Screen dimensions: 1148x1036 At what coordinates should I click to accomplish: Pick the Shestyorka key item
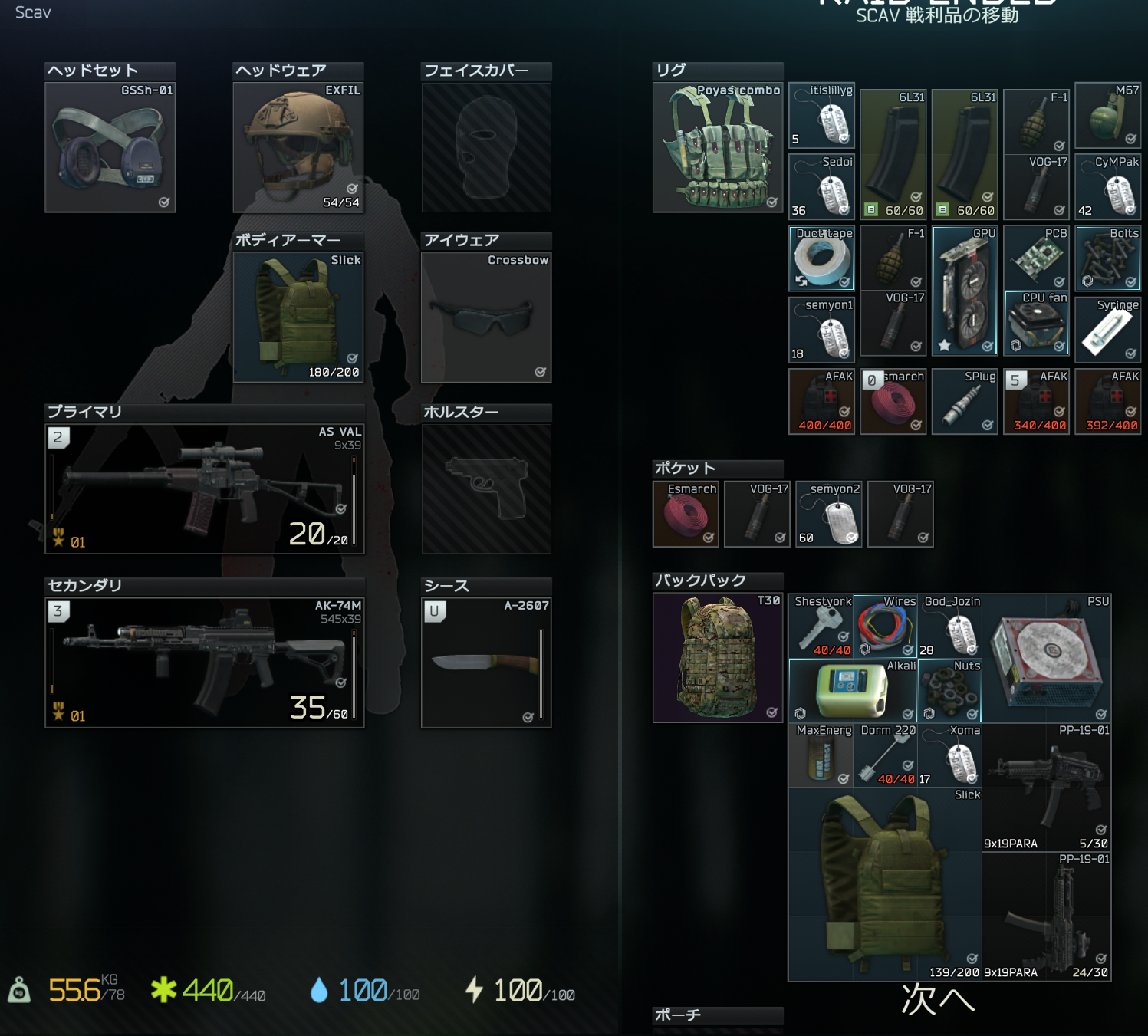click(821, 626)
